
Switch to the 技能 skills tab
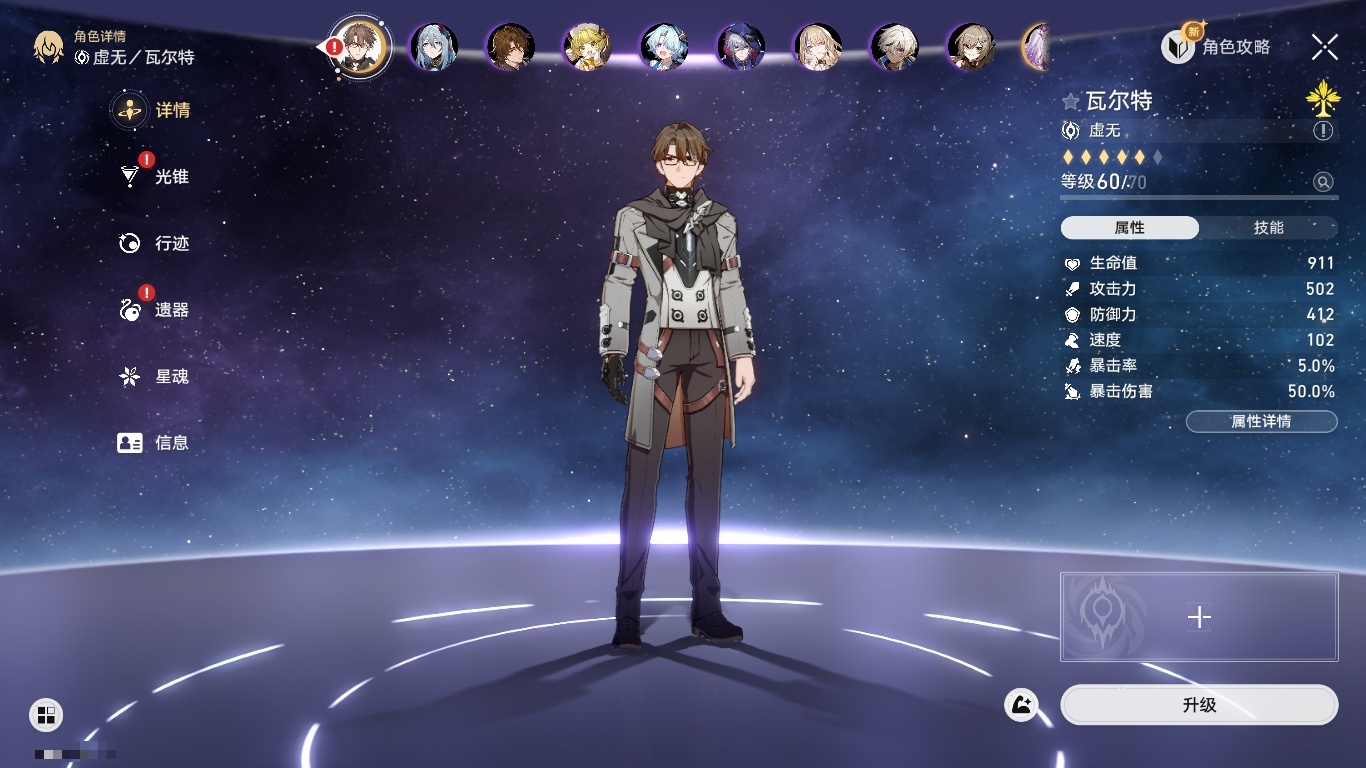1268,228
